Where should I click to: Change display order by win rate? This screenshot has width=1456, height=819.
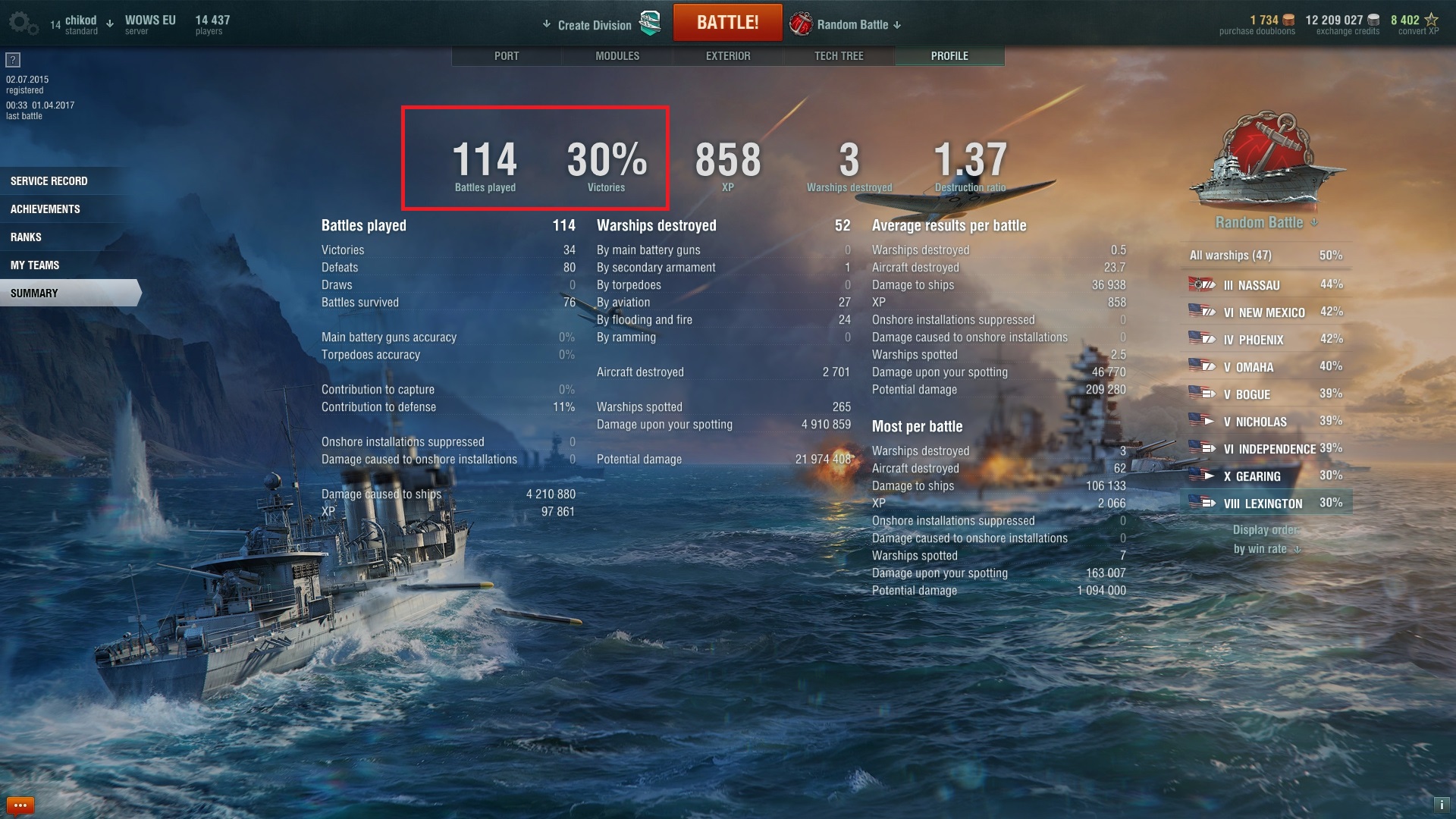[x=1266, y=548]
